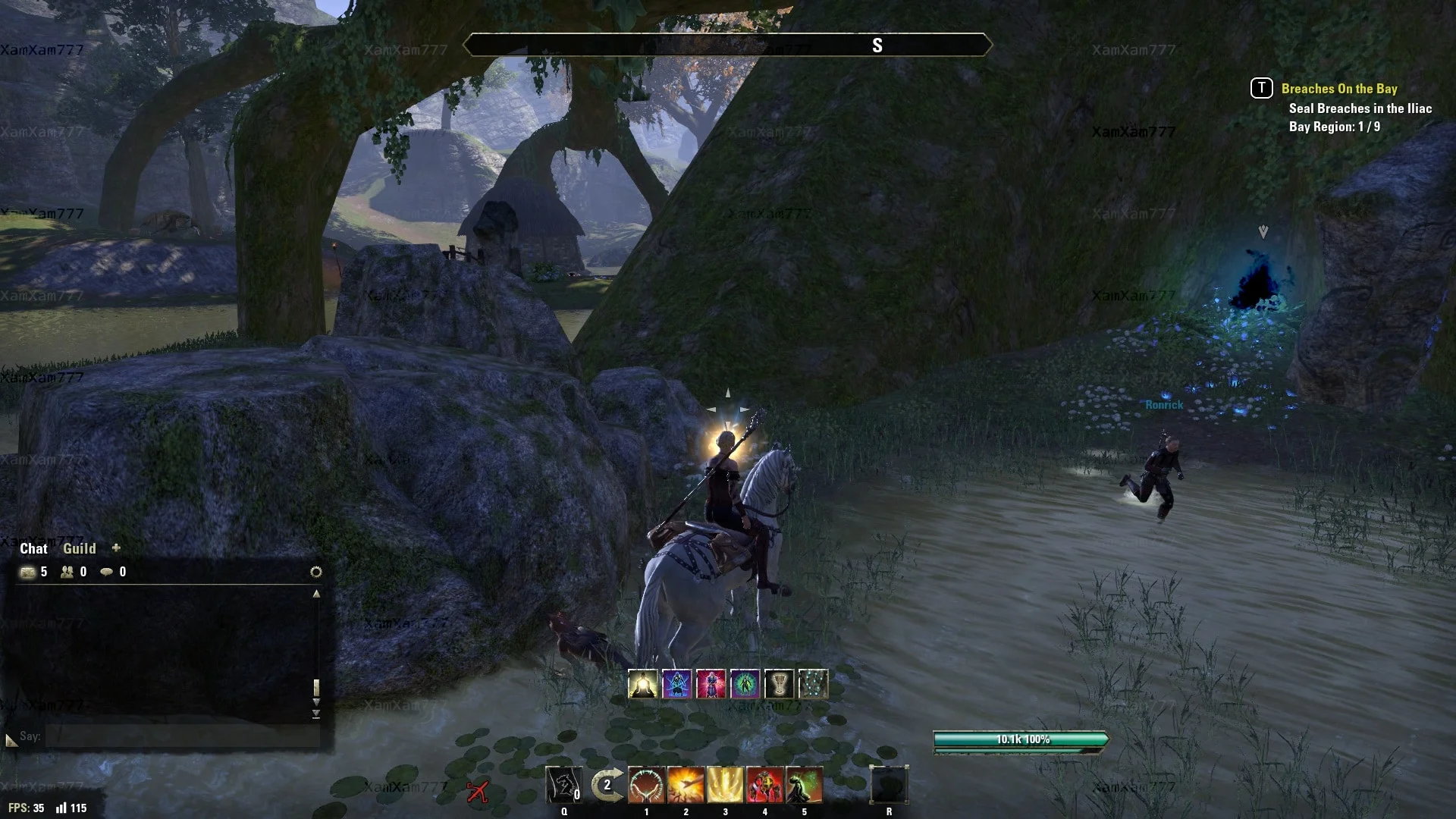Activate the golden light burst ability
1456x819 pixels.
tap(725, 785)
